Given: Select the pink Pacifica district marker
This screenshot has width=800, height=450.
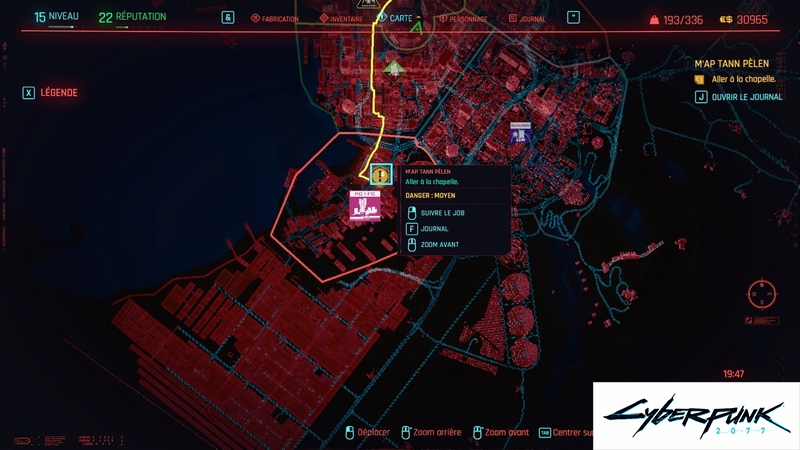Looking at the screenshot, I should click(364, 205).
